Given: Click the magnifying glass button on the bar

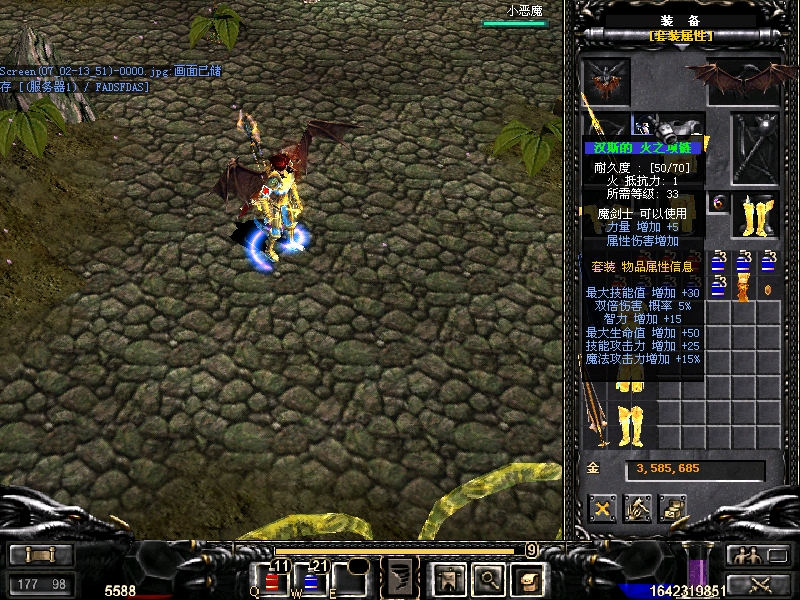Looking at the screenshot, I should pos(488,578).
